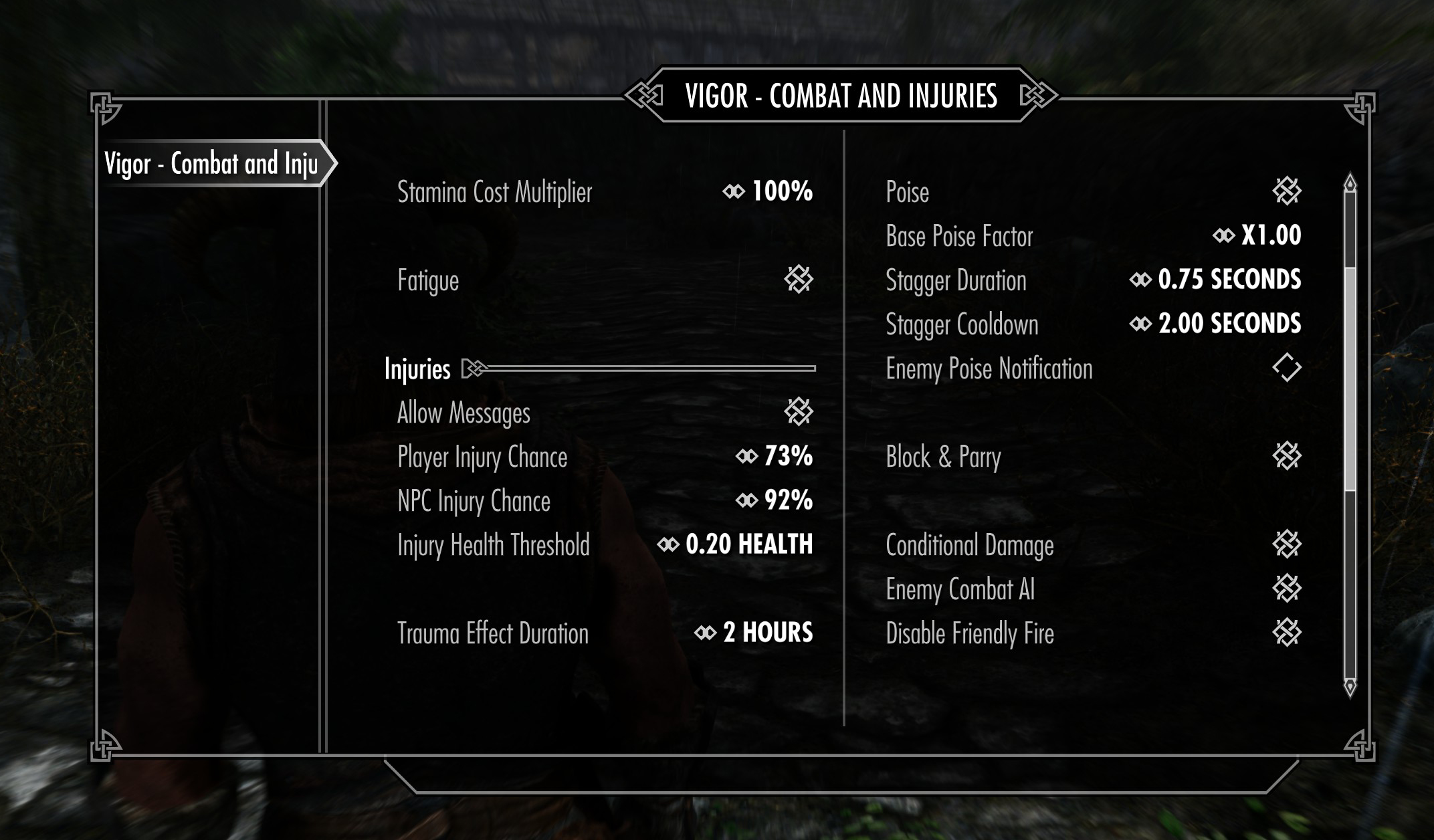Toggle Allow Messages for injuries

(798, 413)
